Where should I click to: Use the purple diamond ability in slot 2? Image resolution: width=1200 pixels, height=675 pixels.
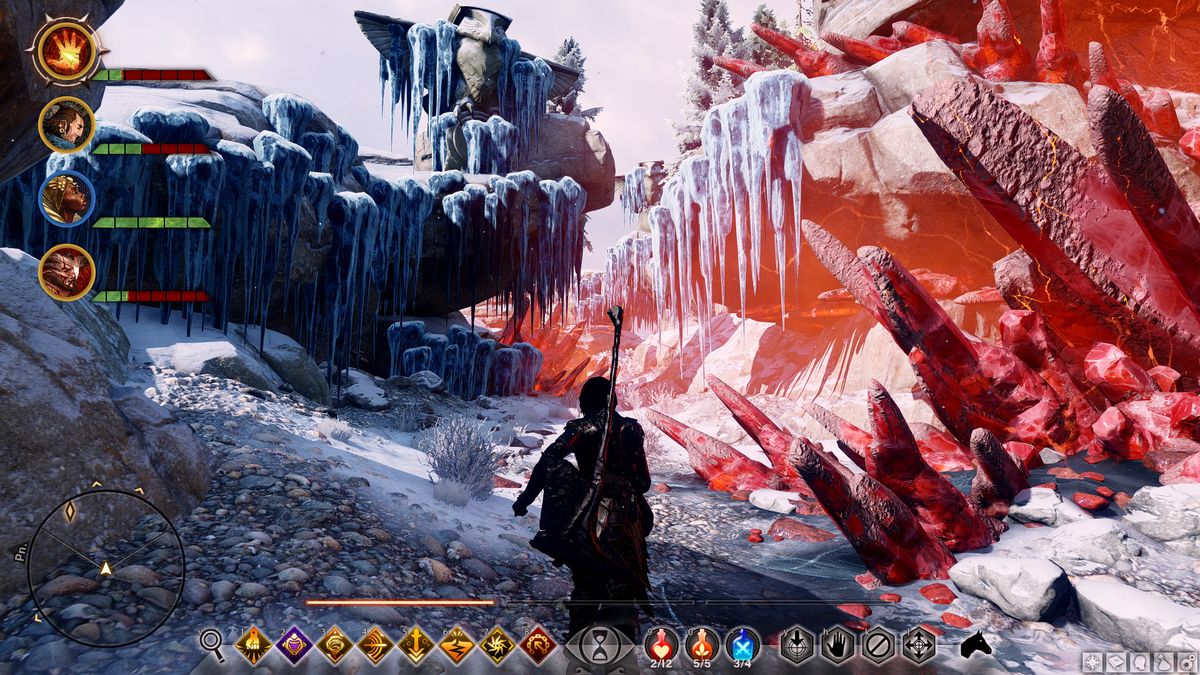click(x=295, y=645)
